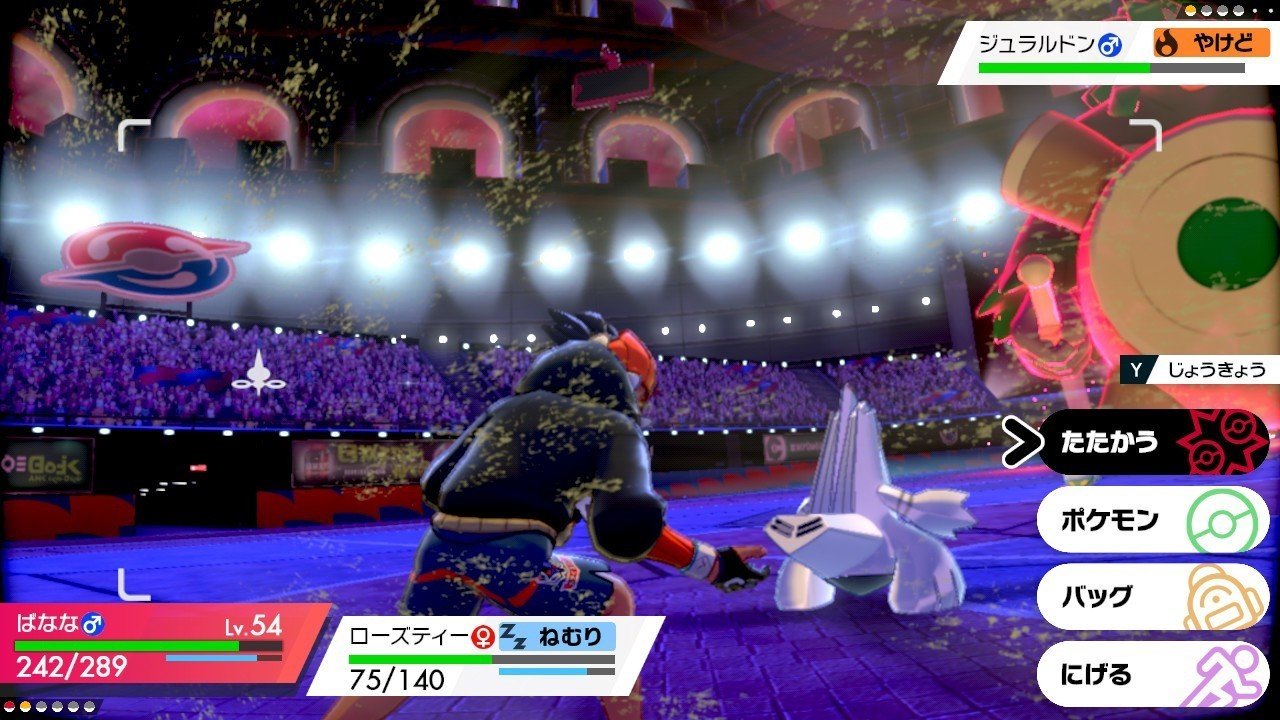The width and height of the screenshot is (1280, 720).
Task: Click the Poké Ball icon on the ポケモン option
Action: 1222,520
